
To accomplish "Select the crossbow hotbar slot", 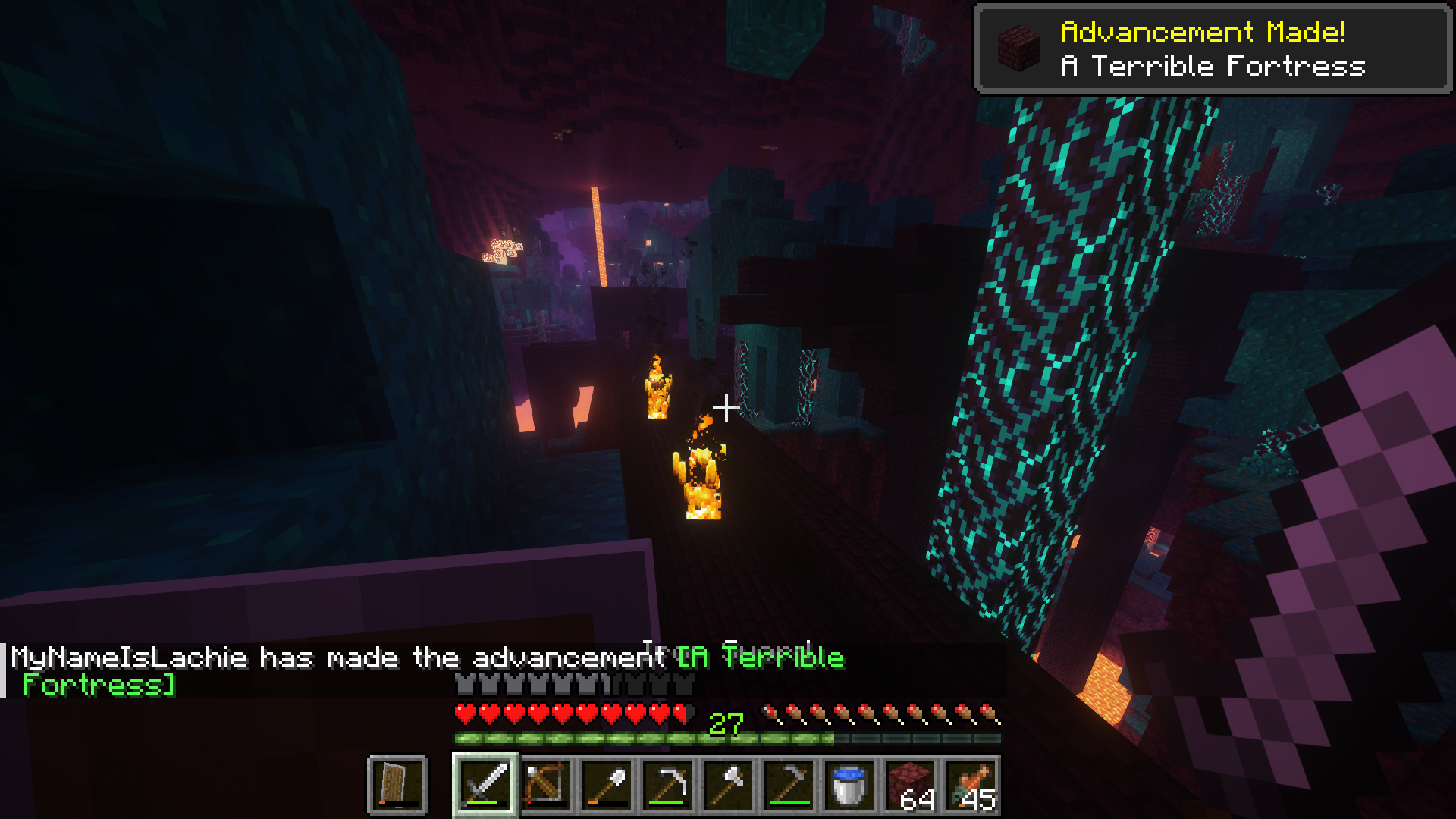I will click(546, 785).
